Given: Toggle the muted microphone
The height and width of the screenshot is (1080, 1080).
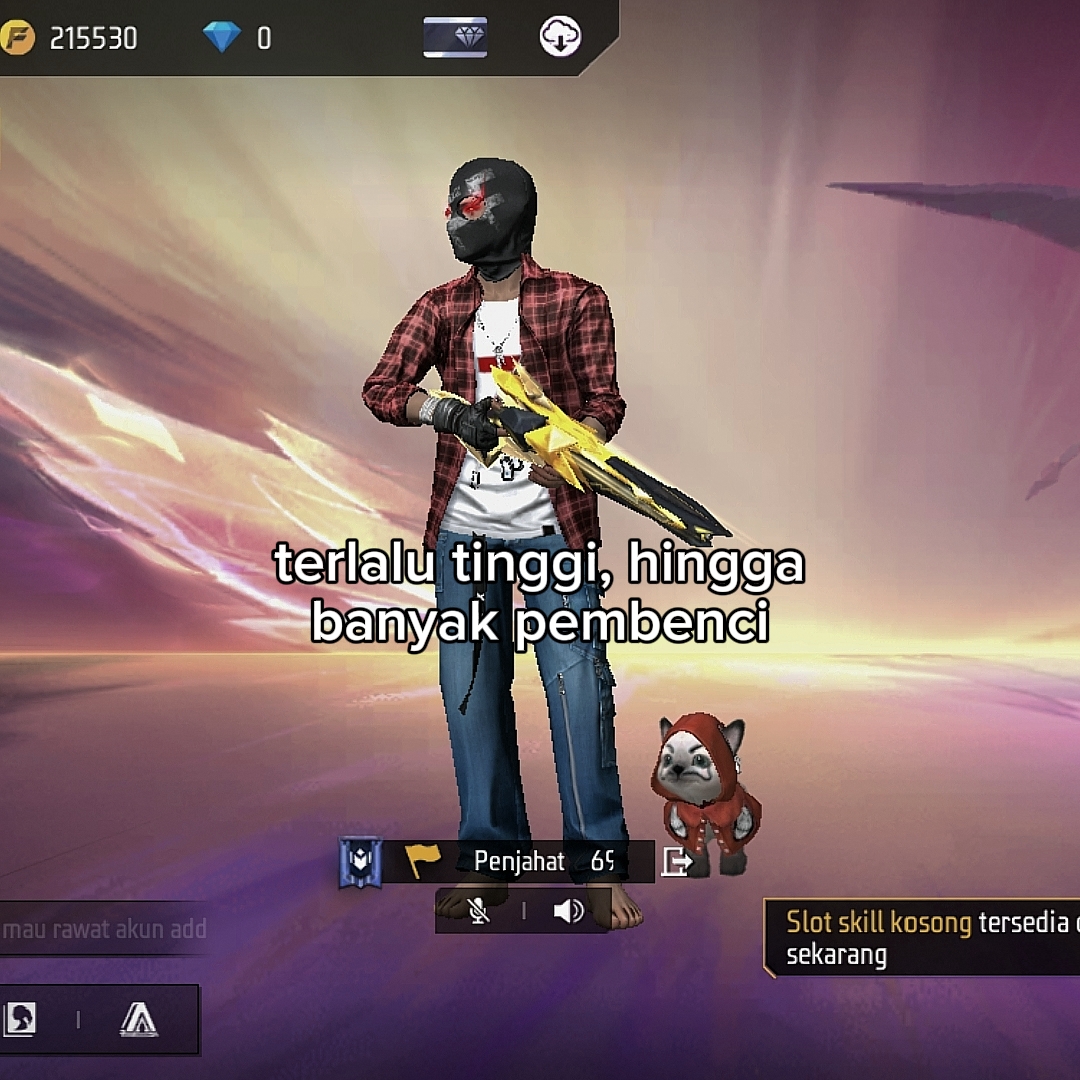Looking at the screenshot, I should [480, 911].
